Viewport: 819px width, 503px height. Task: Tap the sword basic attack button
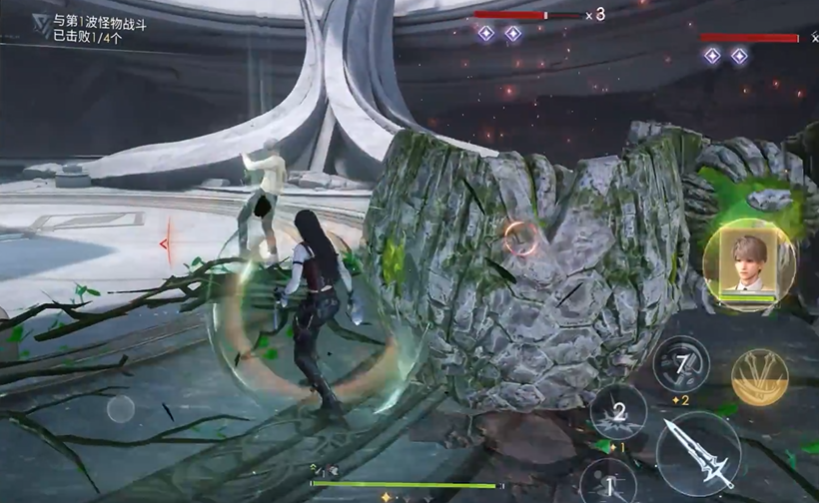[x=698, y=452]
